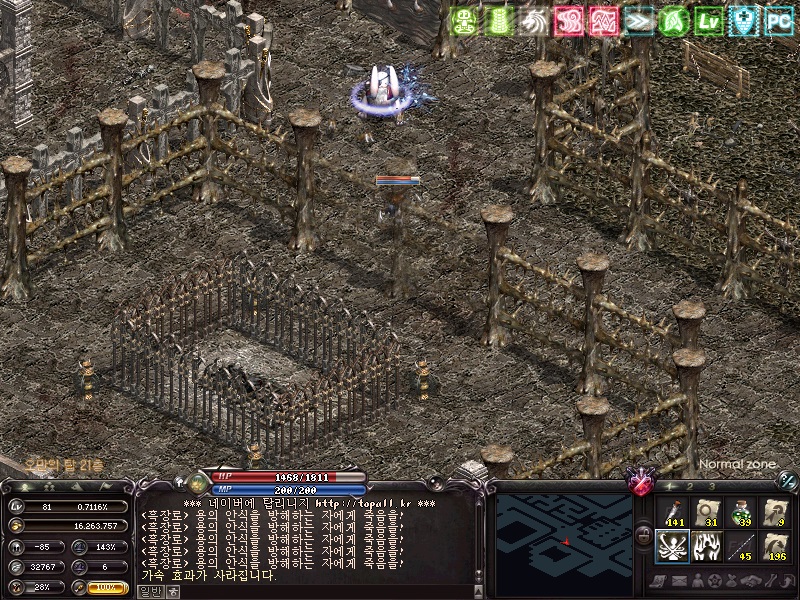Viewport: 800px width, 600px height.
Task: Switch to hotbar page 3
Action: coord(711,486)
